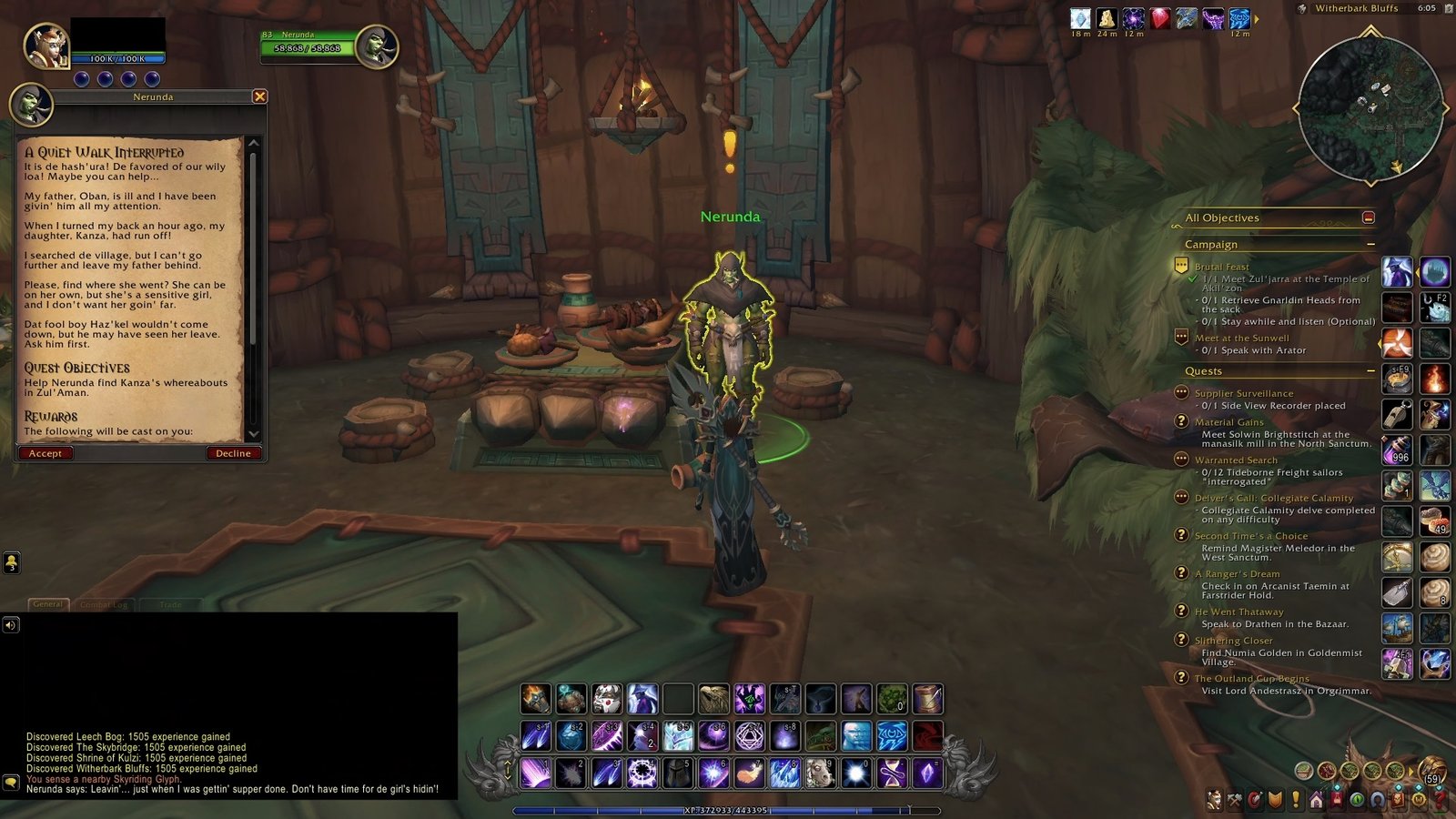Screen dimensions: 1456x819
Task: Click the Nerunda target portrait
Action: tap(375, 45)
